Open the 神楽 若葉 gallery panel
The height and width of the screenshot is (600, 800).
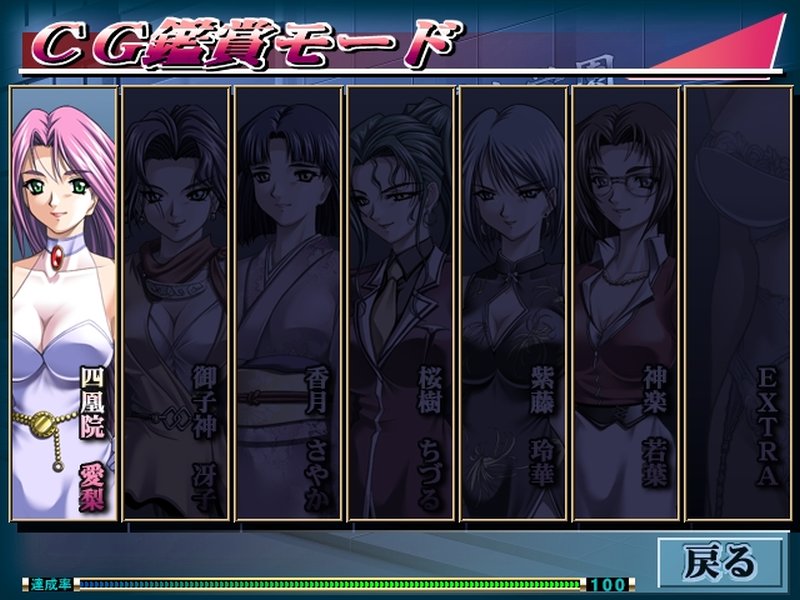(627, 303)
